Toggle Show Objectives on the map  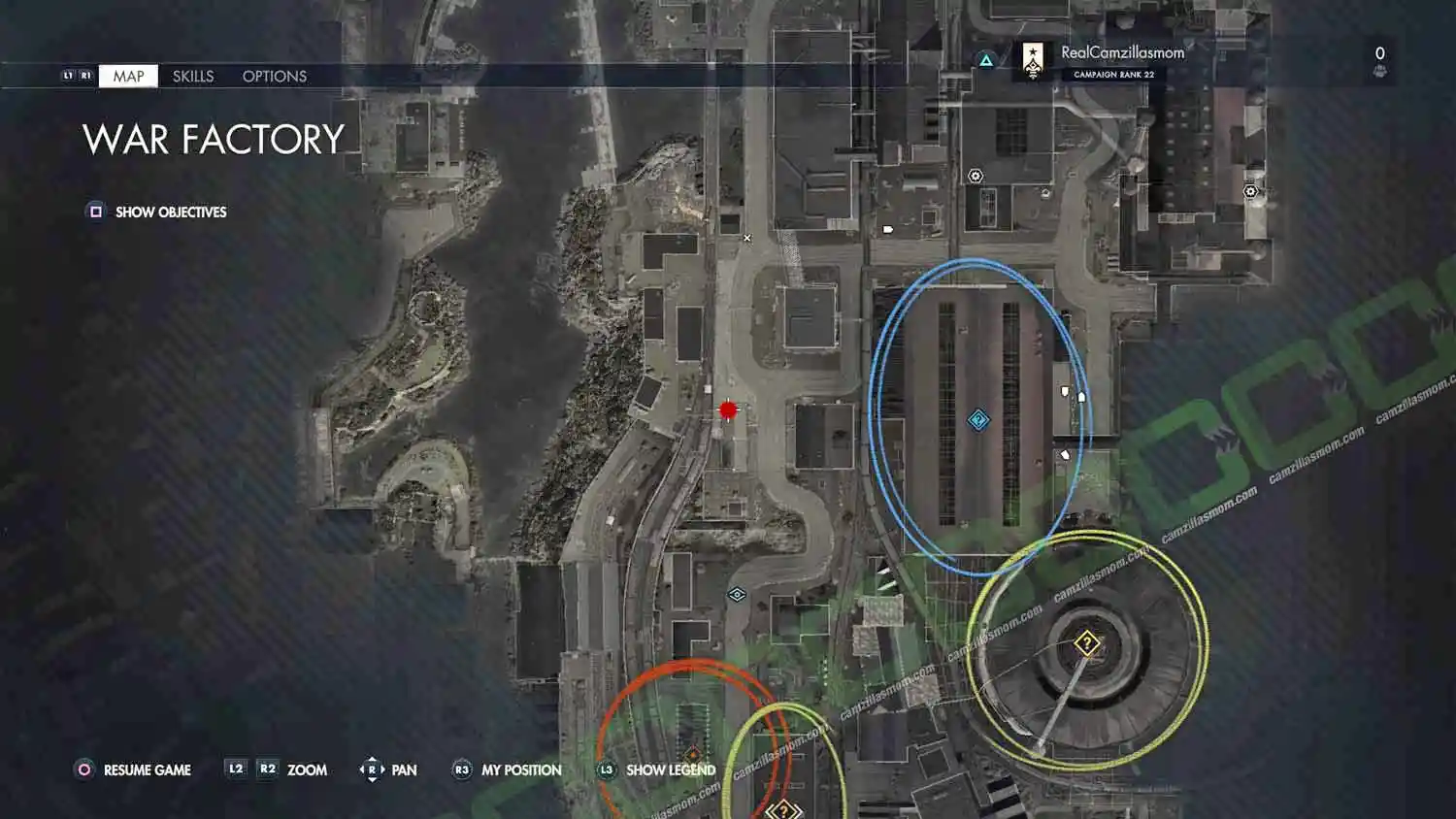click(x=170, y=212)
